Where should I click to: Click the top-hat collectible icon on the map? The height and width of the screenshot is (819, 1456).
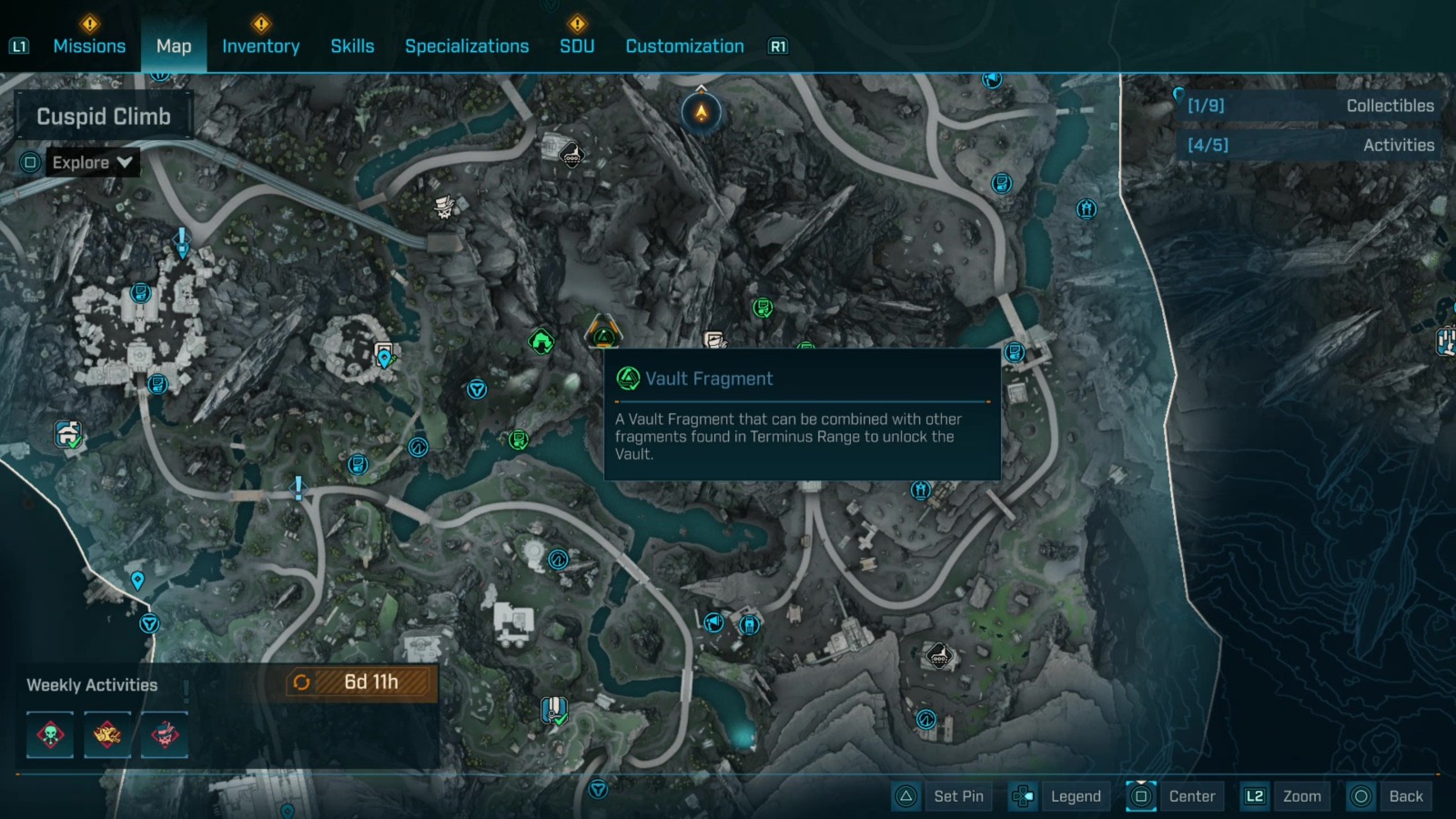(x=443, y=206)
